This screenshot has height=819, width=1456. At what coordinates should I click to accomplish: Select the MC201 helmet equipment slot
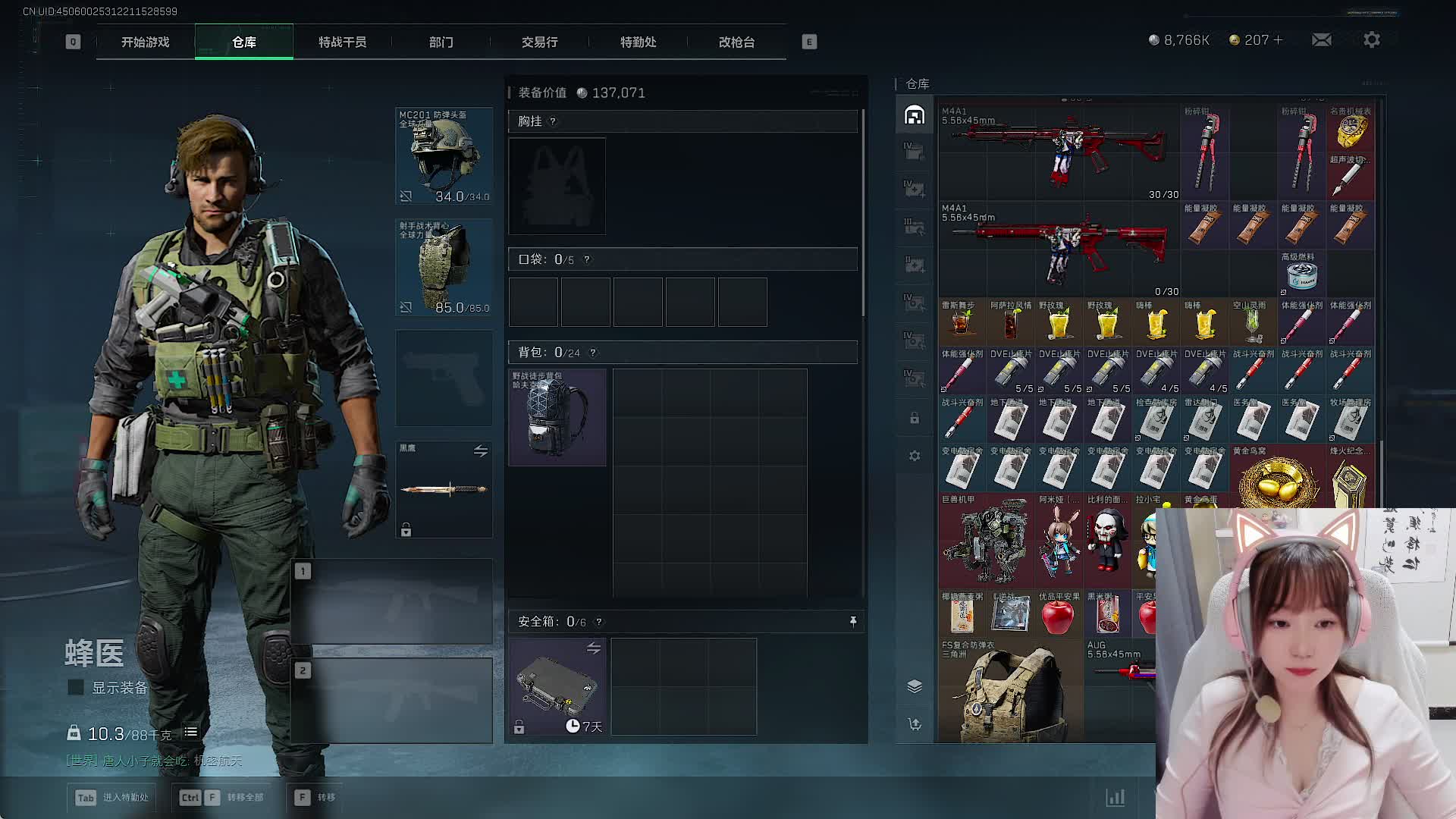pyautogui.click(x=444, y=156)
